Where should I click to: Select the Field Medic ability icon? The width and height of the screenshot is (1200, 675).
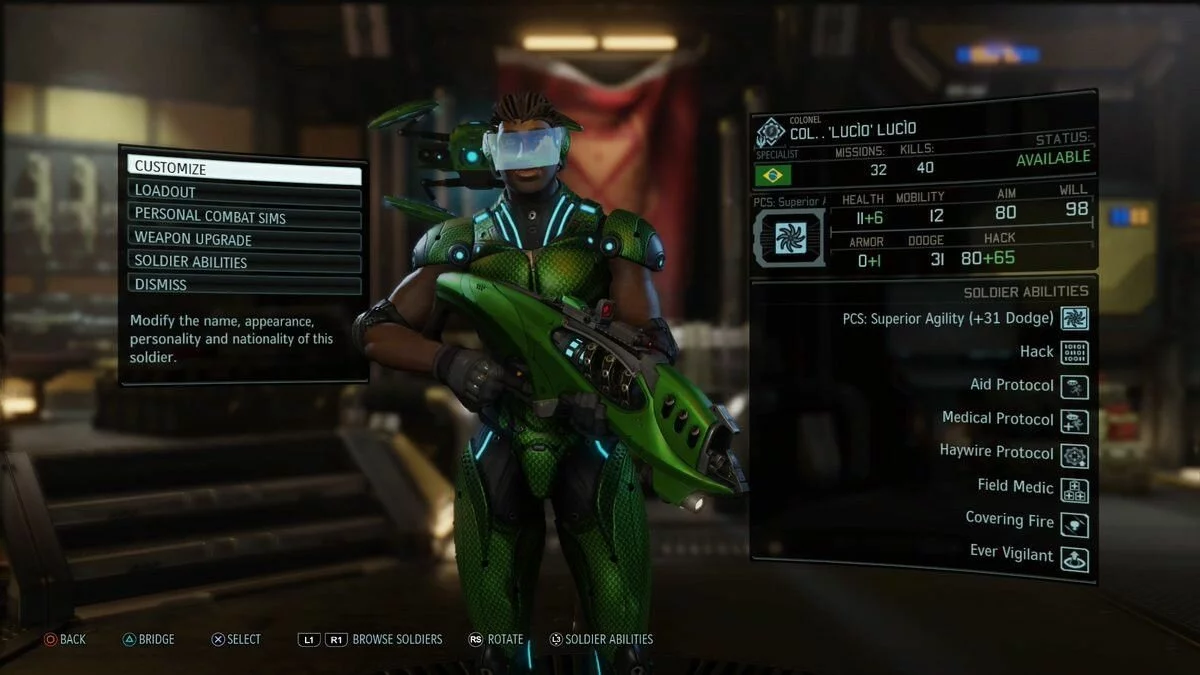(1075, 489)
